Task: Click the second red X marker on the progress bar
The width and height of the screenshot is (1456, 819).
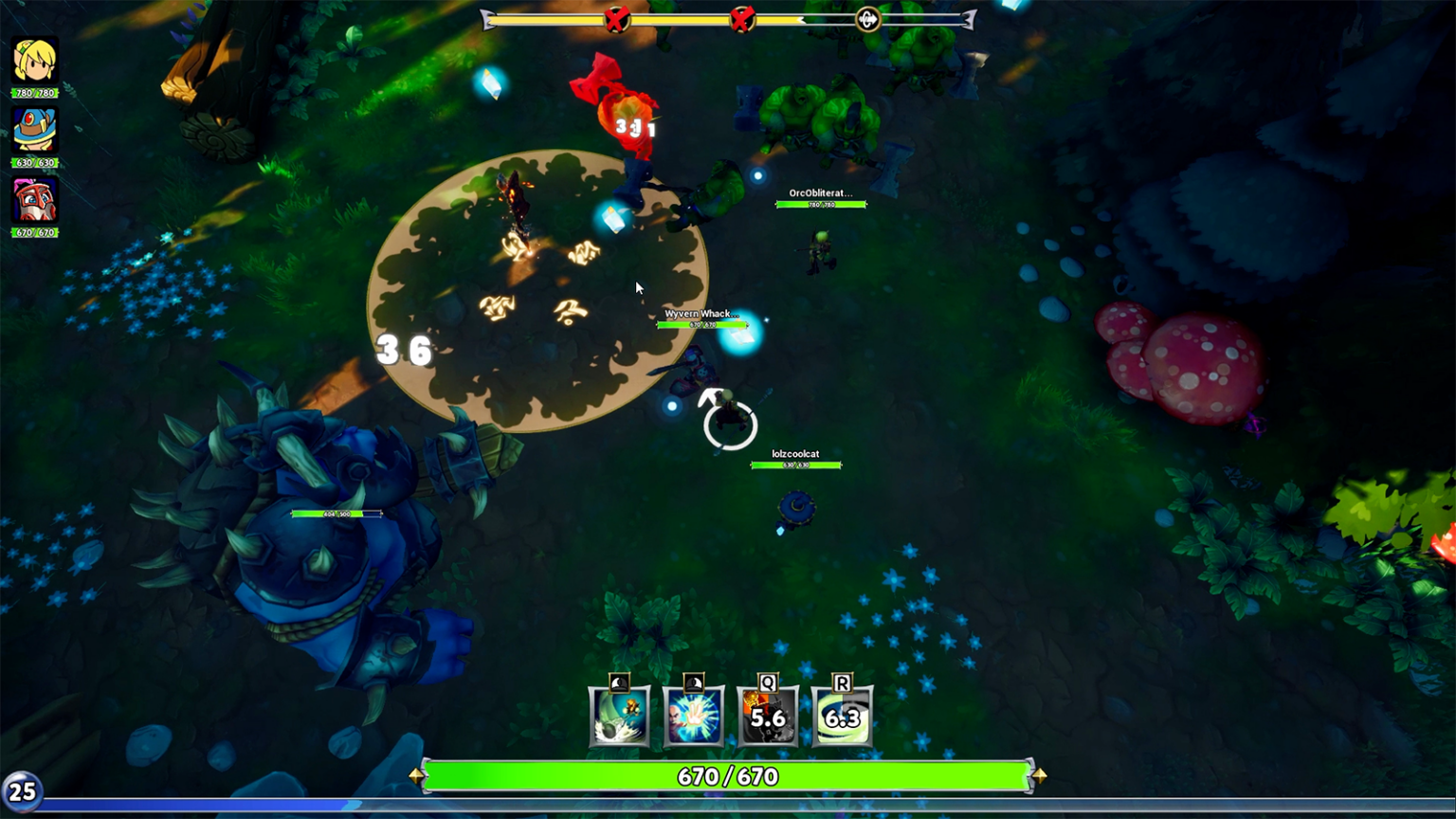Action: pos(741,18)
